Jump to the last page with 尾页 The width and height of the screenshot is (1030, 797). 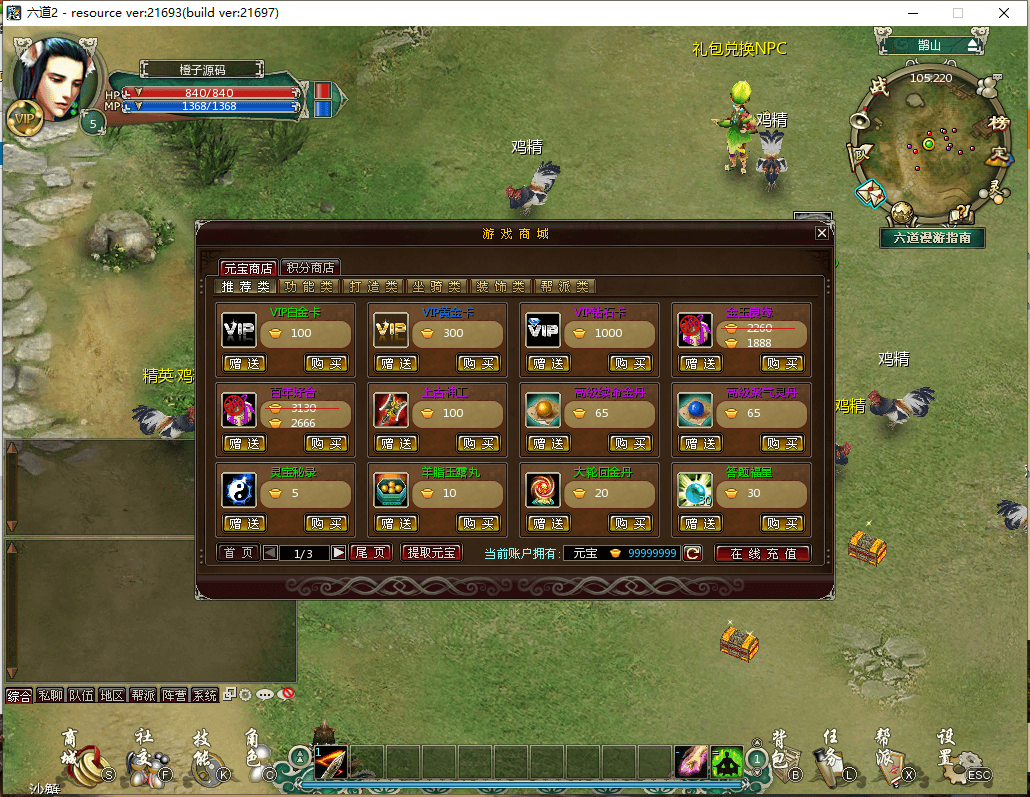[x=371, y=553]
